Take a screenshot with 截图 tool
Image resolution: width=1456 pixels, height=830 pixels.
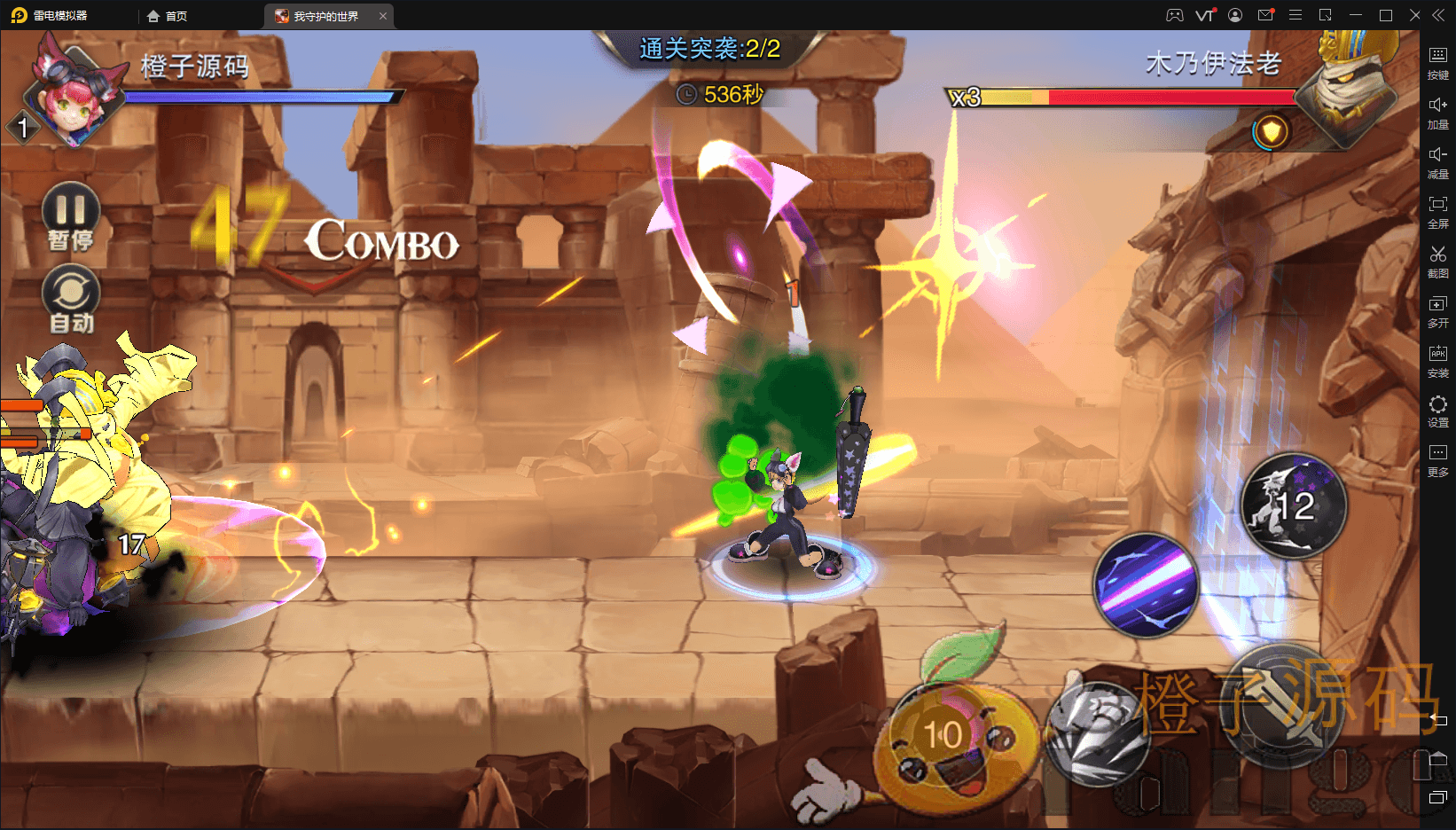point(1437,261)
